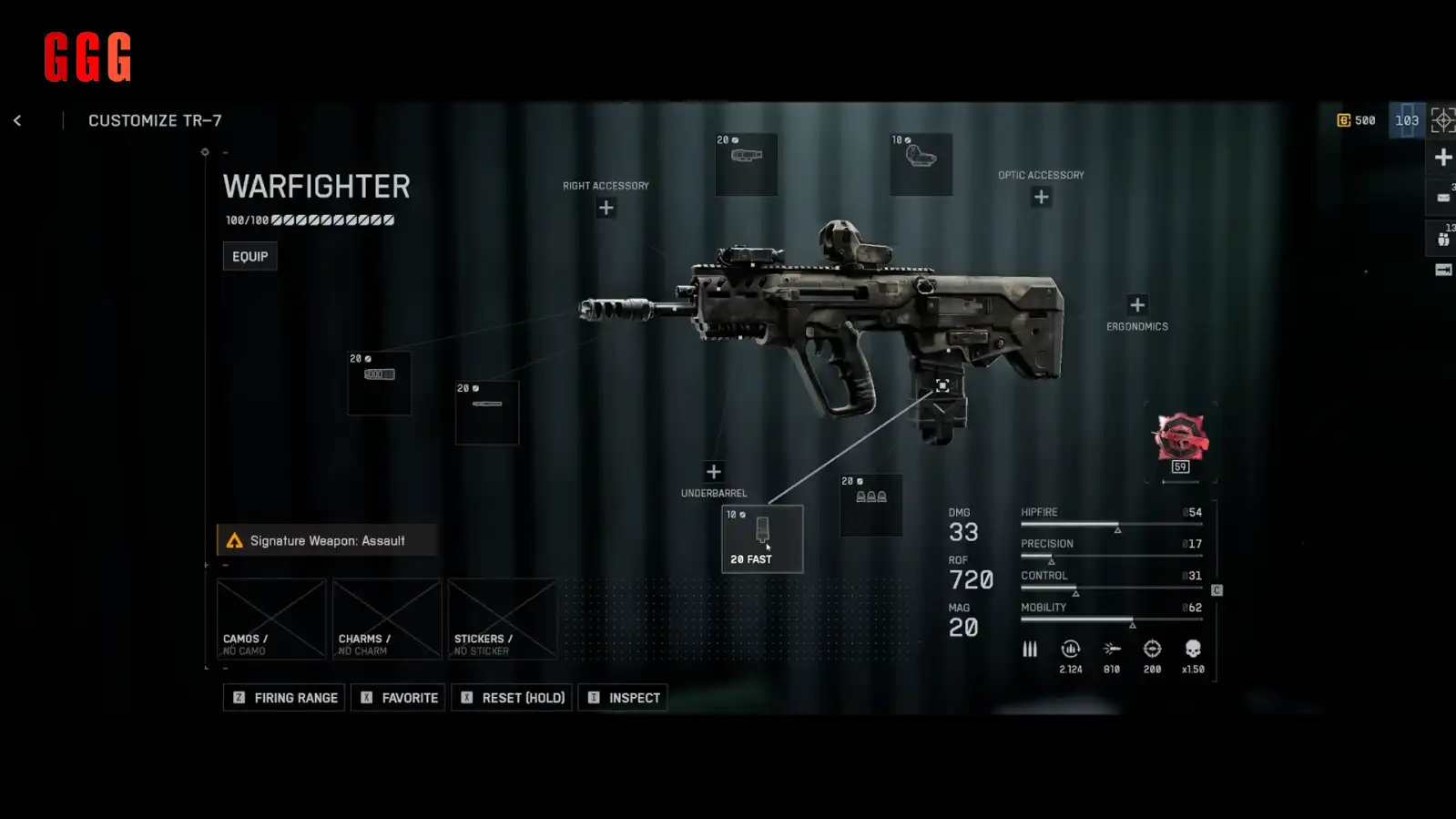Open the Stickers section
The width and height of the screenshot is (1456, 819).
(x=502, y=619)
